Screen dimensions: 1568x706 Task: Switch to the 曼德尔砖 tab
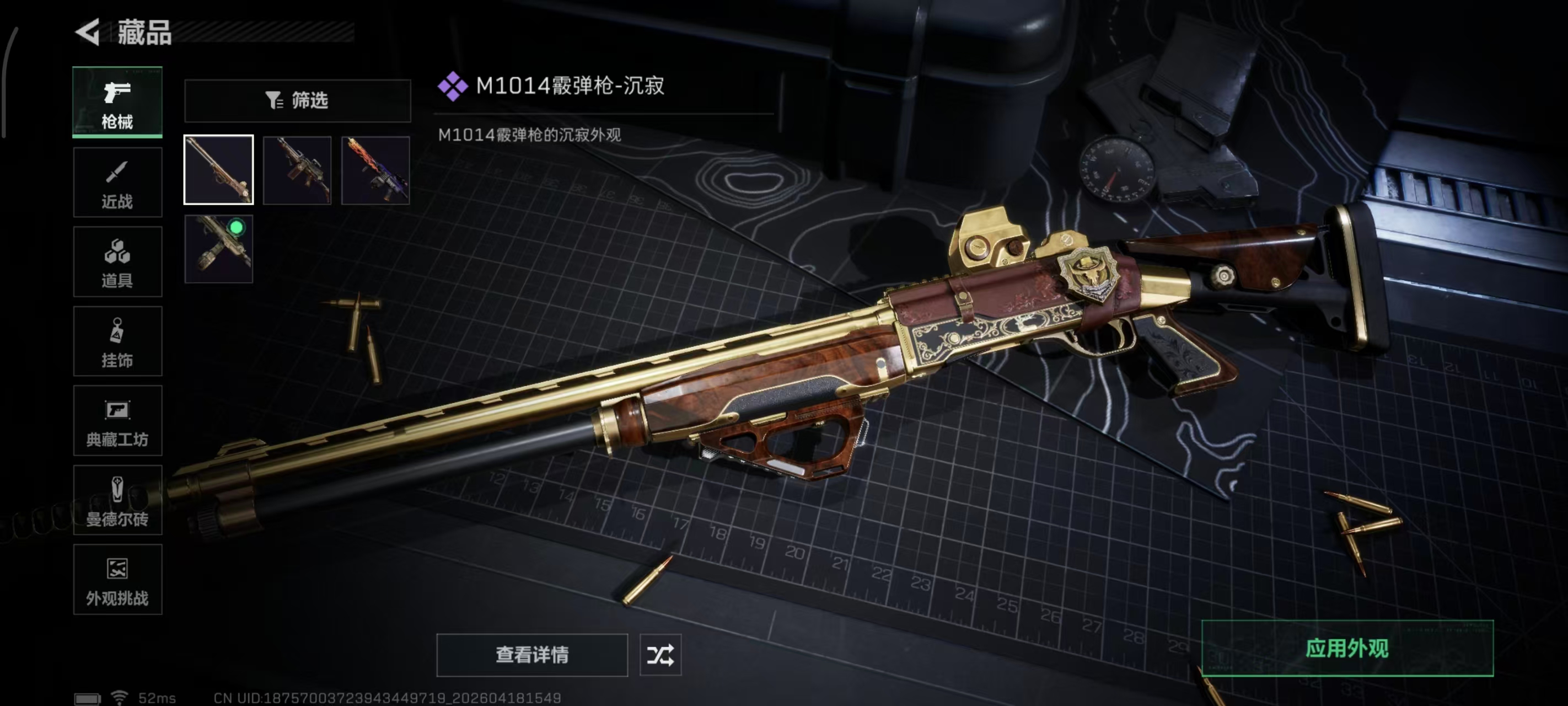[117, 500]
